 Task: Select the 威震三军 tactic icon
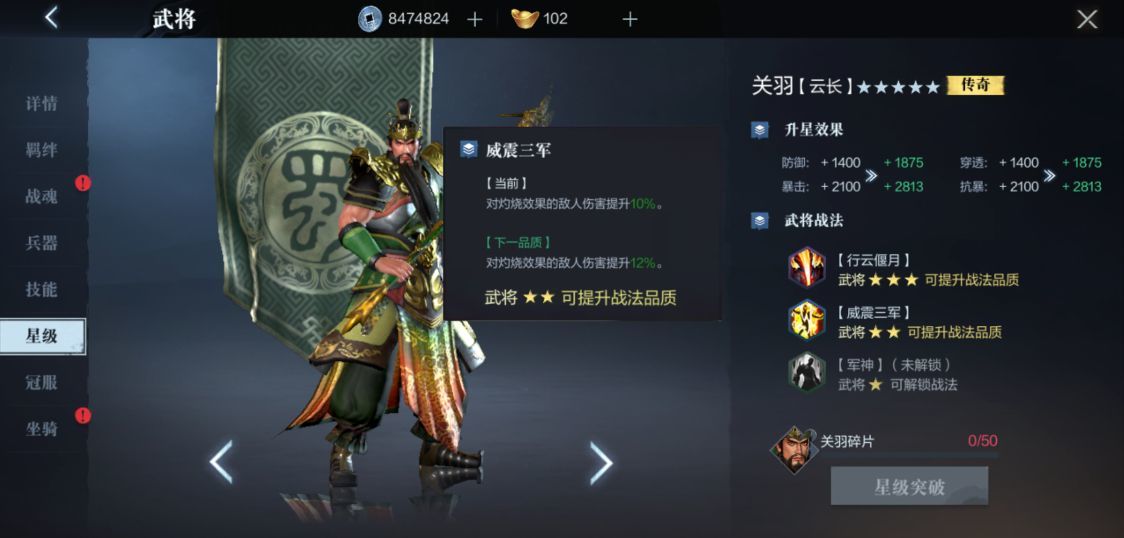806,321
